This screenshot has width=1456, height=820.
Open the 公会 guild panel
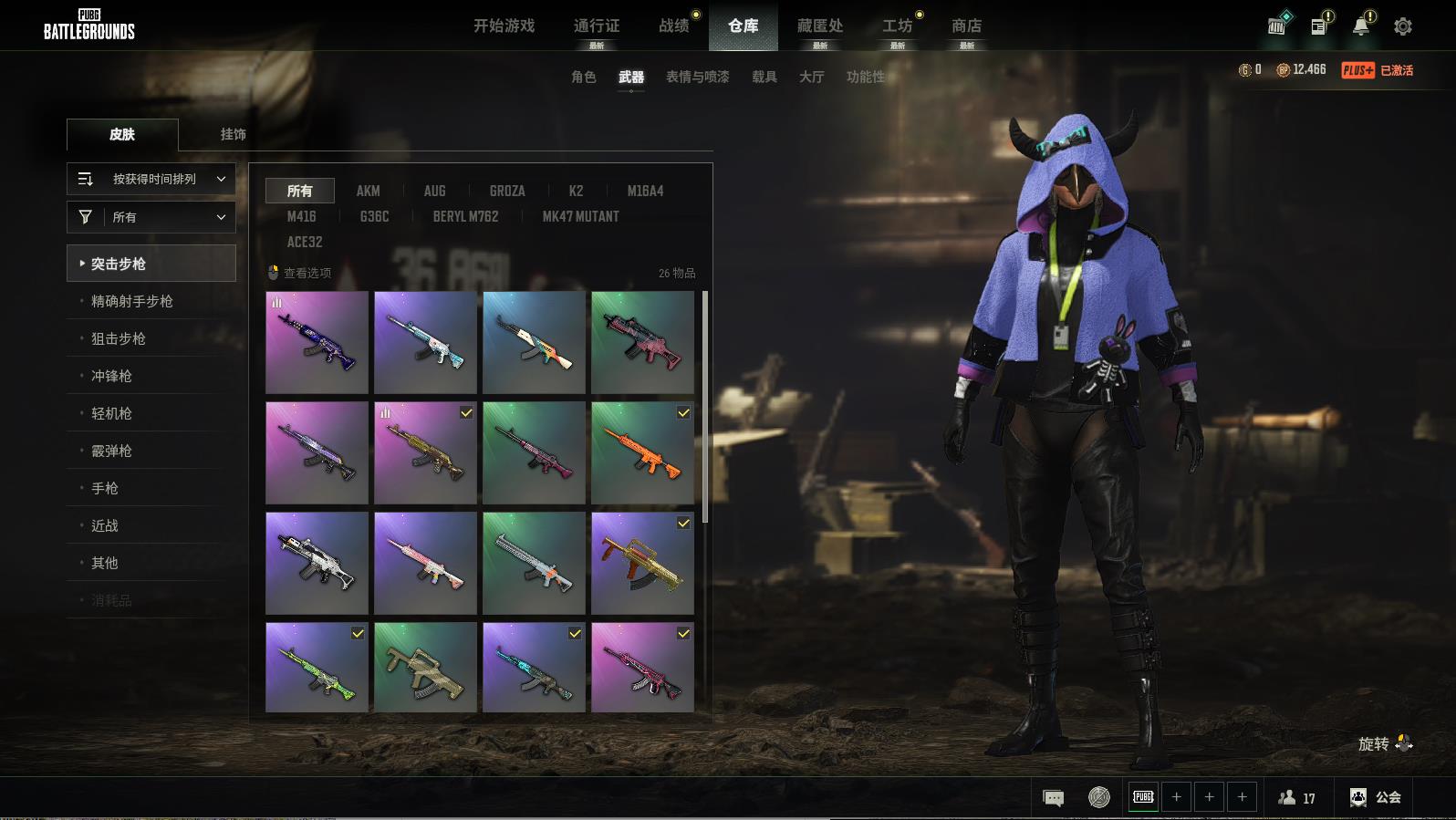(x=1376, y=797)
